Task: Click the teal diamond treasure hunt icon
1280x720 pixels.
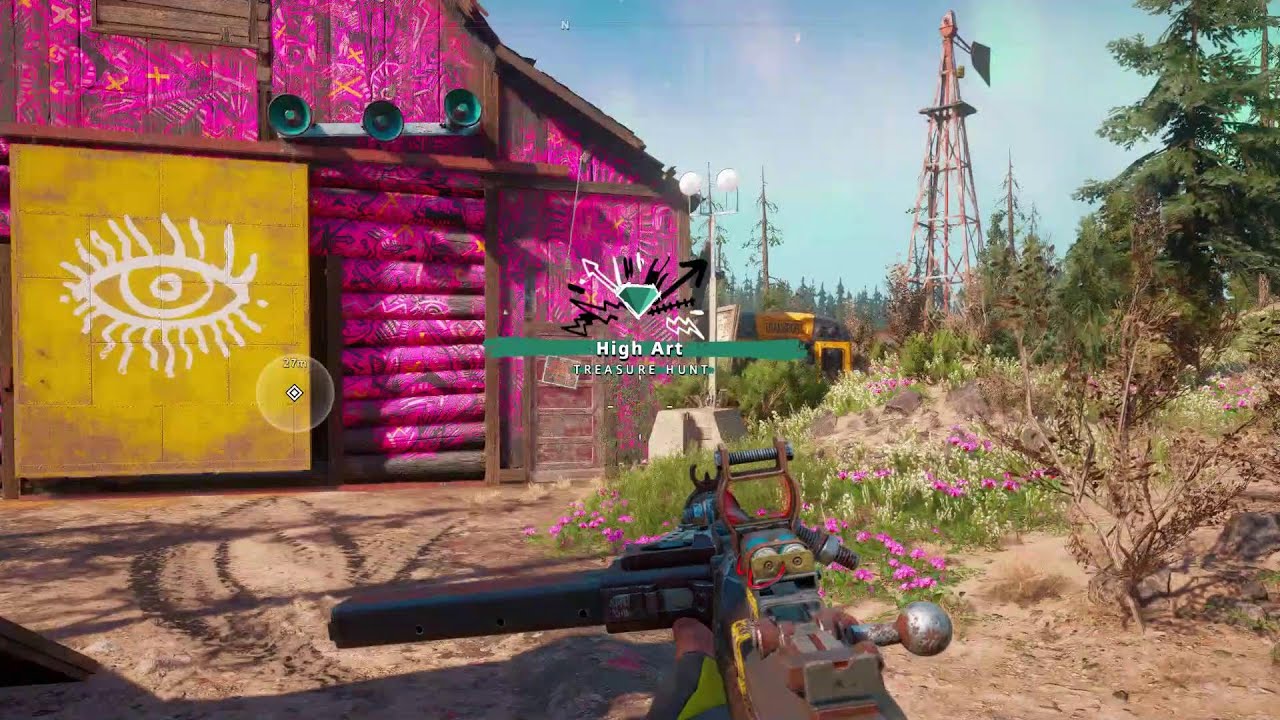Action: [x=638, y=295]
